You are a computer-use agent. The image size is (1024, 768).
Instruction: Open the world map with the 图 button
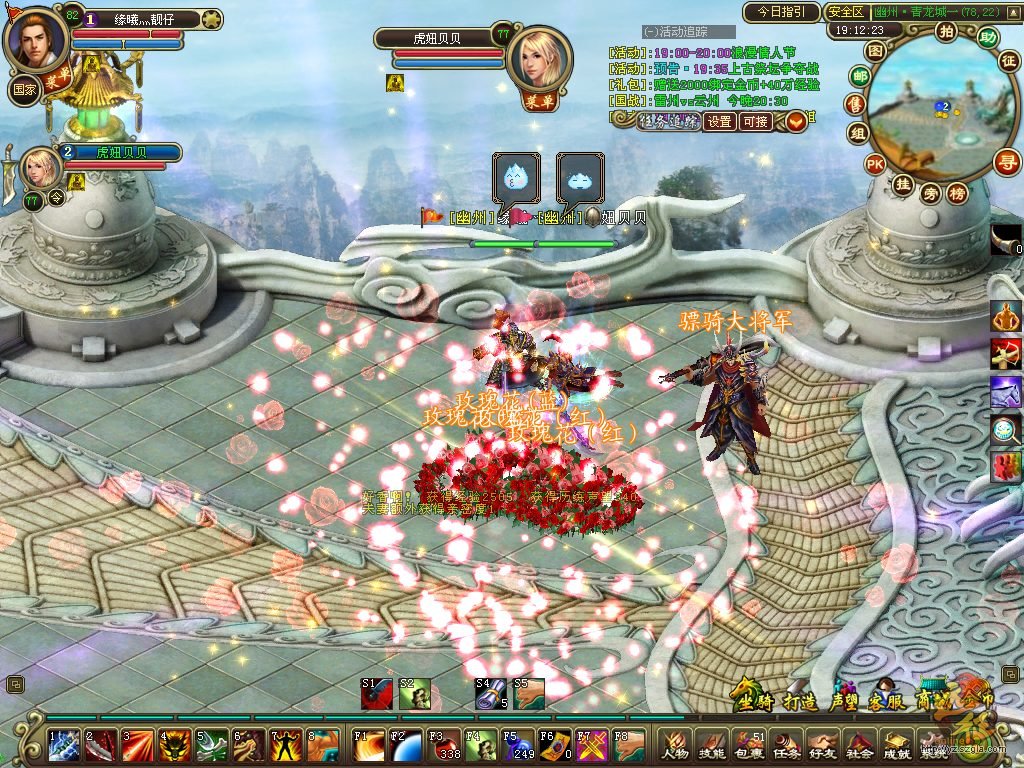coord(875,49)
